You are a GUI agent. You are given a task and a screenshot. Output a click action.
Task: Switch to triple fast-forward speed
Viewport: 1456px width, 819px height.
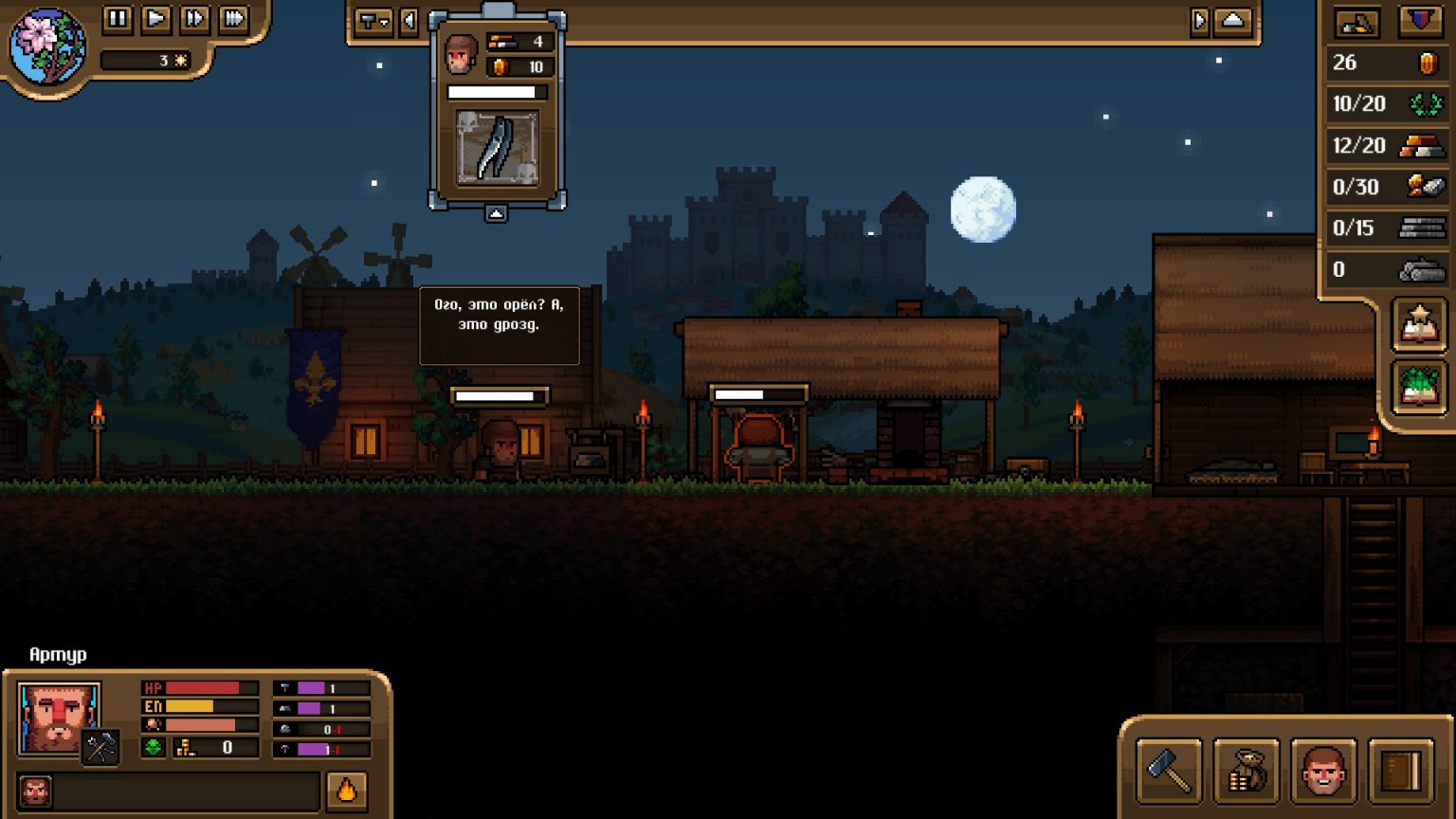233,19
